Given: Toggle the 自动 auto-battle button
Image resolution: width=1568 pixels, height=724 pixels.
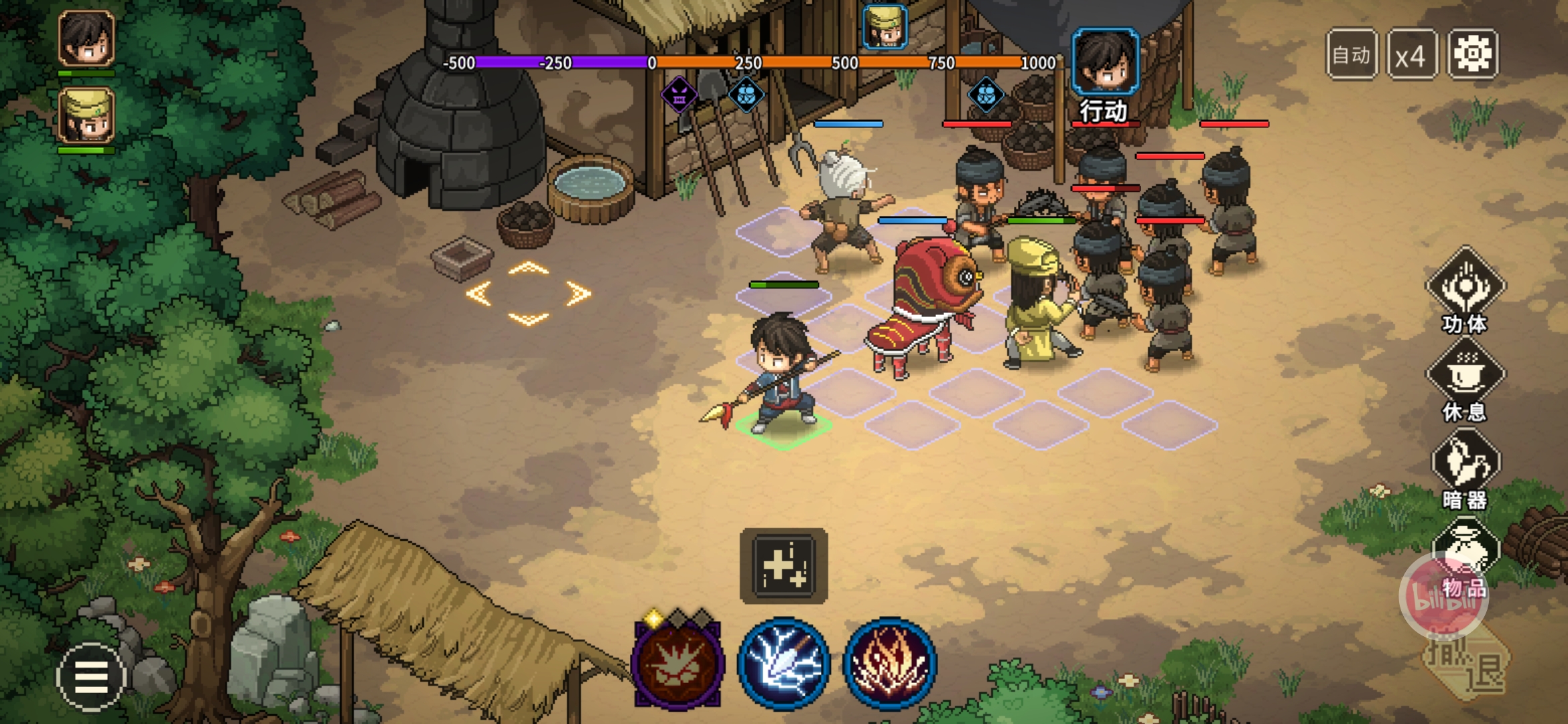Looking at the screenshot, I should [1352, 54].
